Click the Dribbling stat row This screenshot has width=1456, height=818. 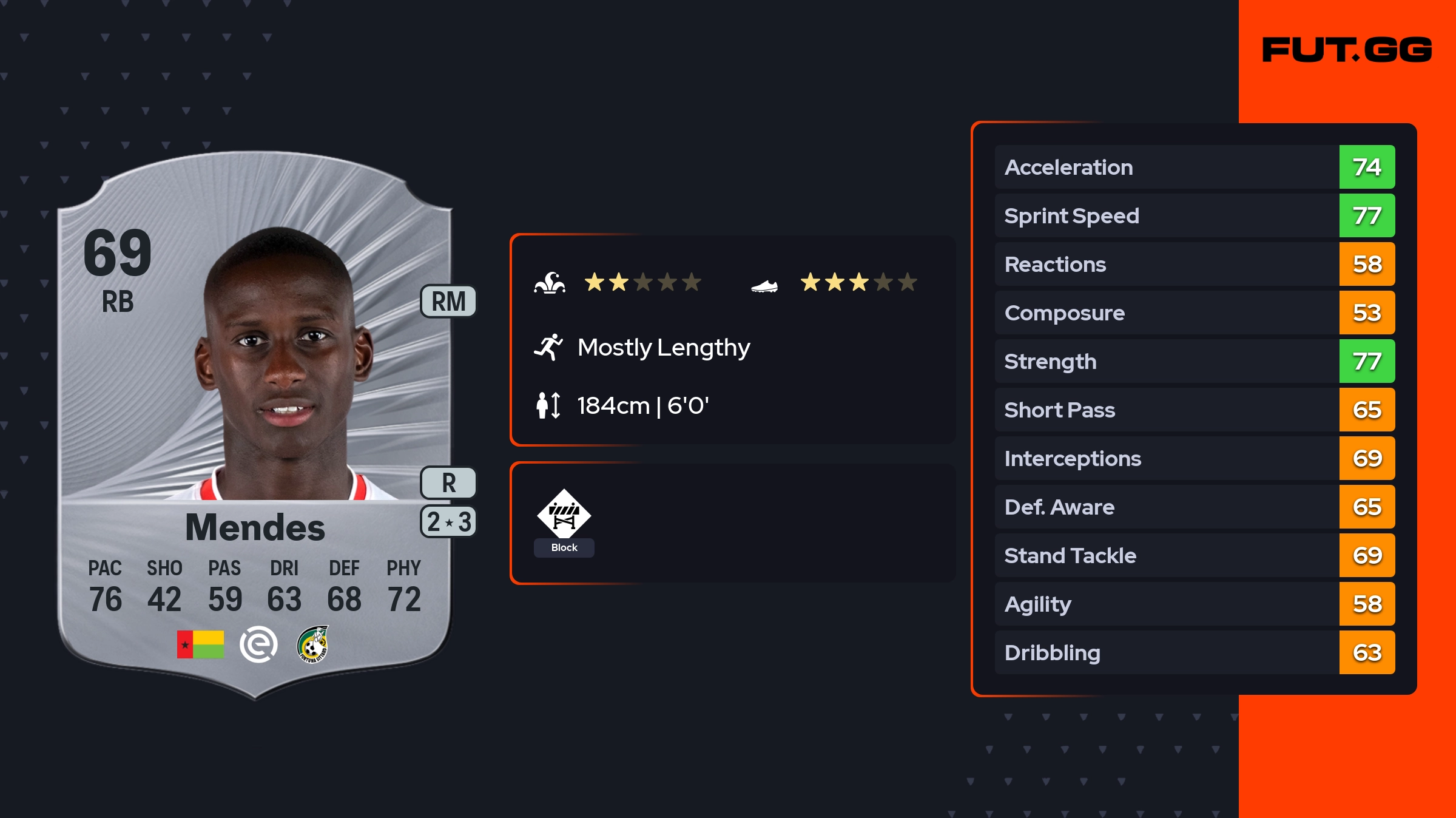click(1194, 653)
